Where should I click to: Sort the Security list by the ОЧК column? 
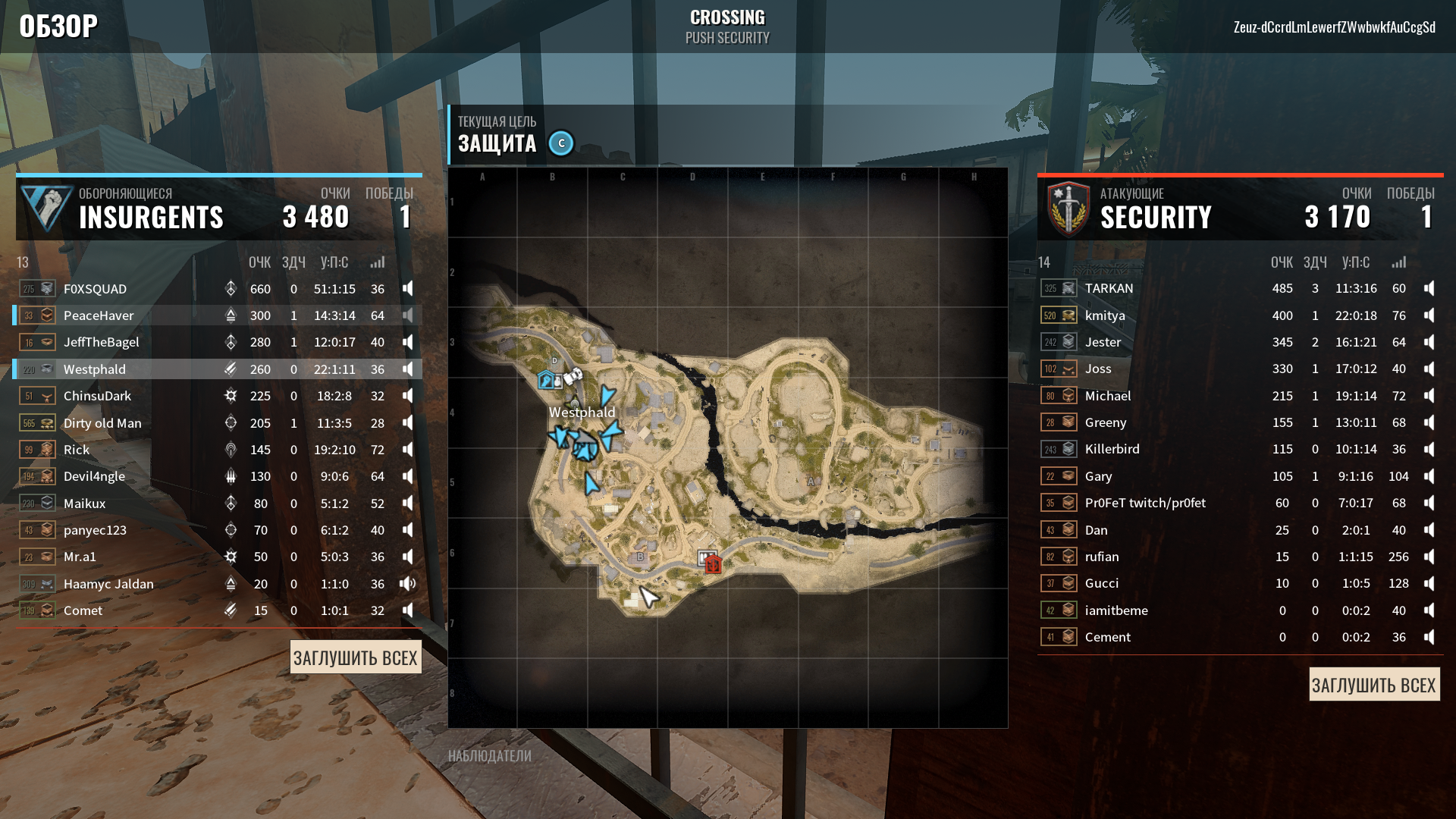[1282, 262]
